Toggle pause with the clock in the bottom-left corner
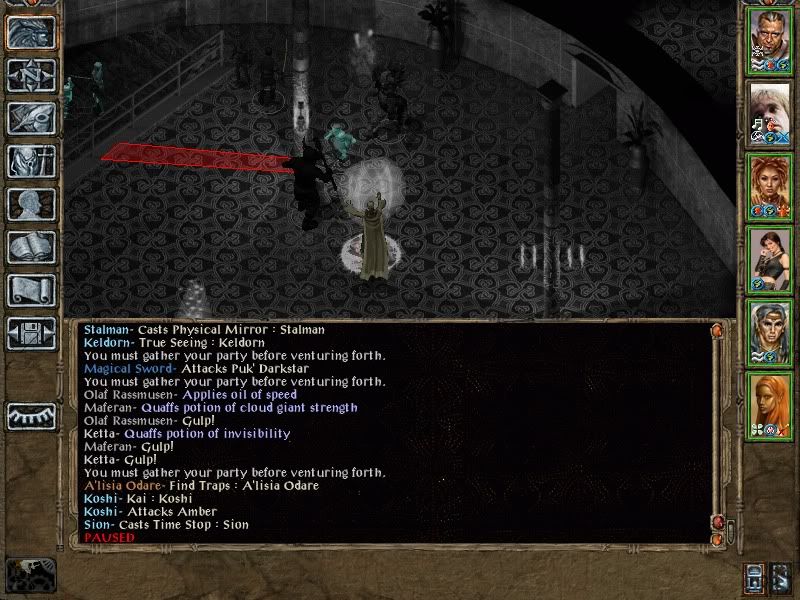Viewport: 800px width, 600px height. pos(30,573)
